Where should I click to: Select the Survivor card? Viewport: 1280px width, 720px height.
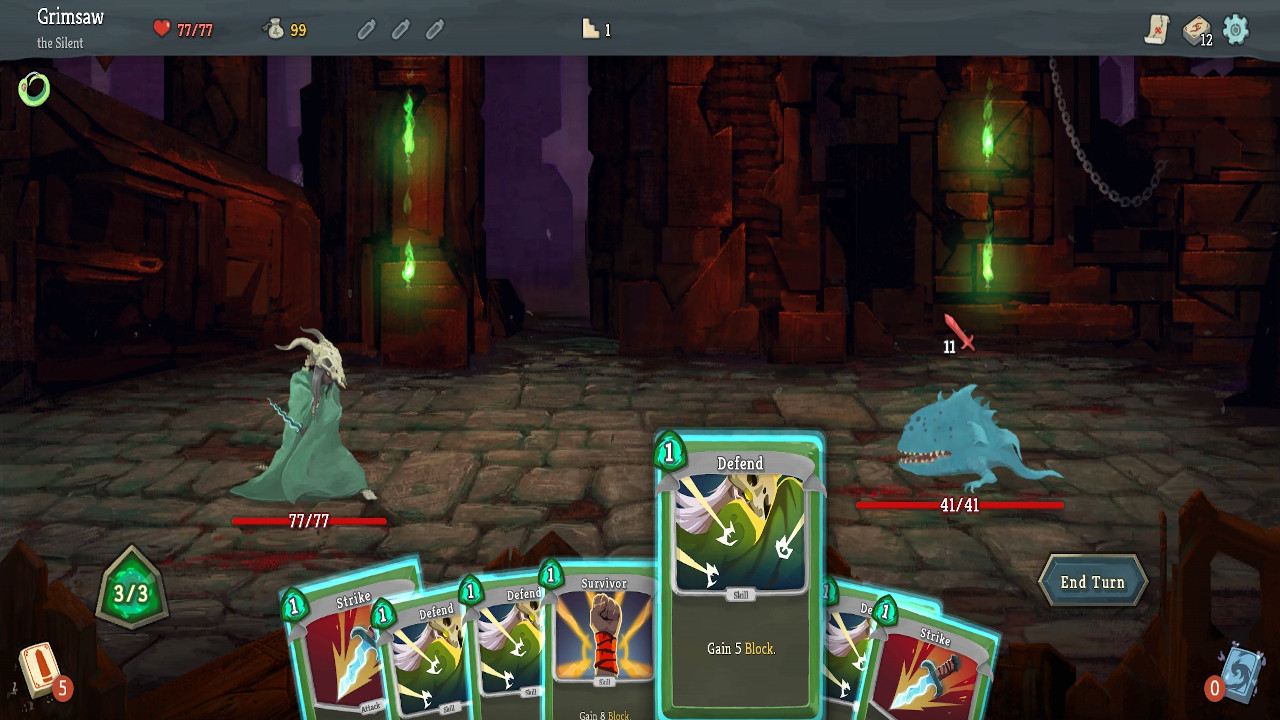tap(603, 640)
